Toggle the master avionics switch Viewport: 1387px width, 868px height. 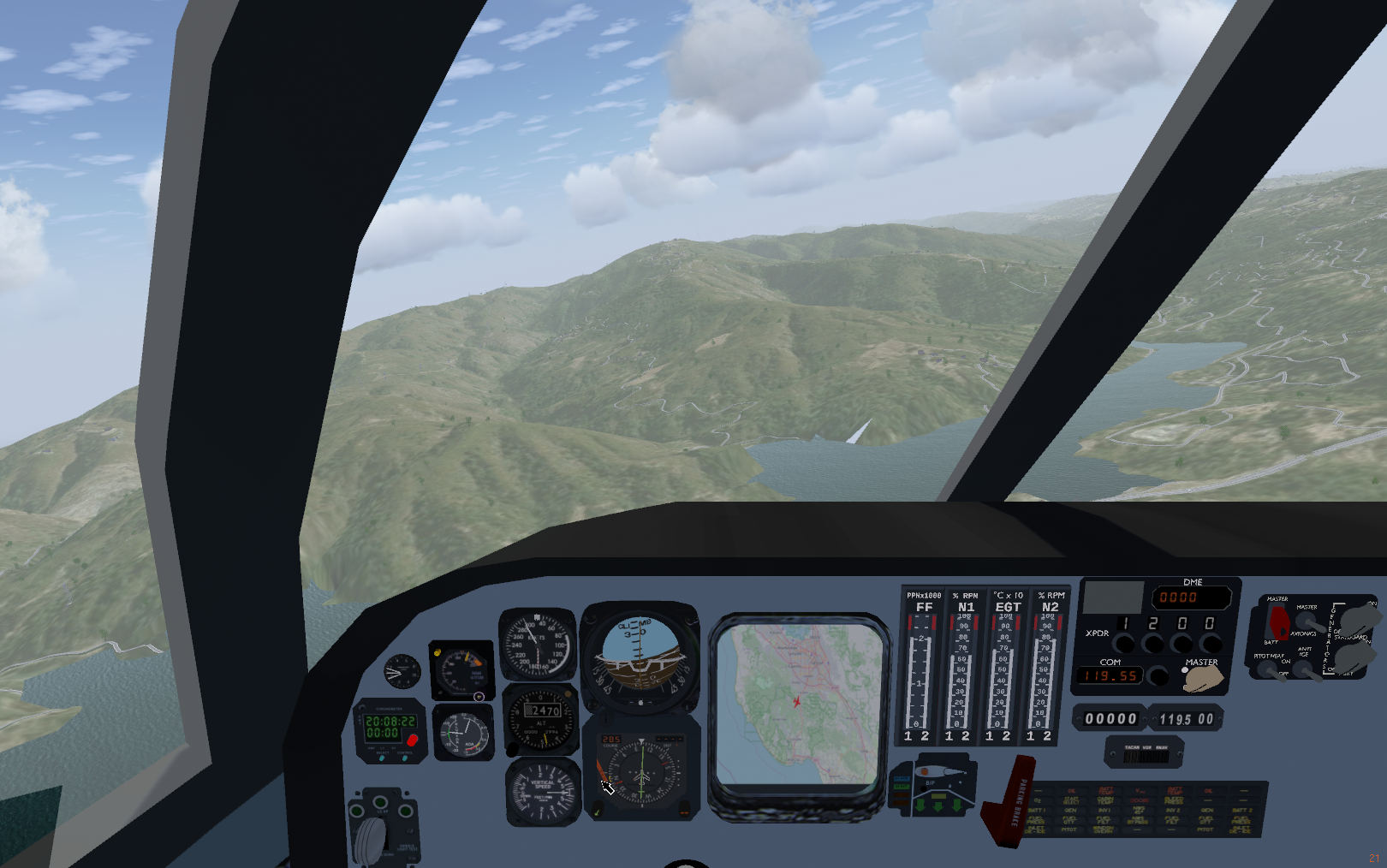[x=1305, y=621]
